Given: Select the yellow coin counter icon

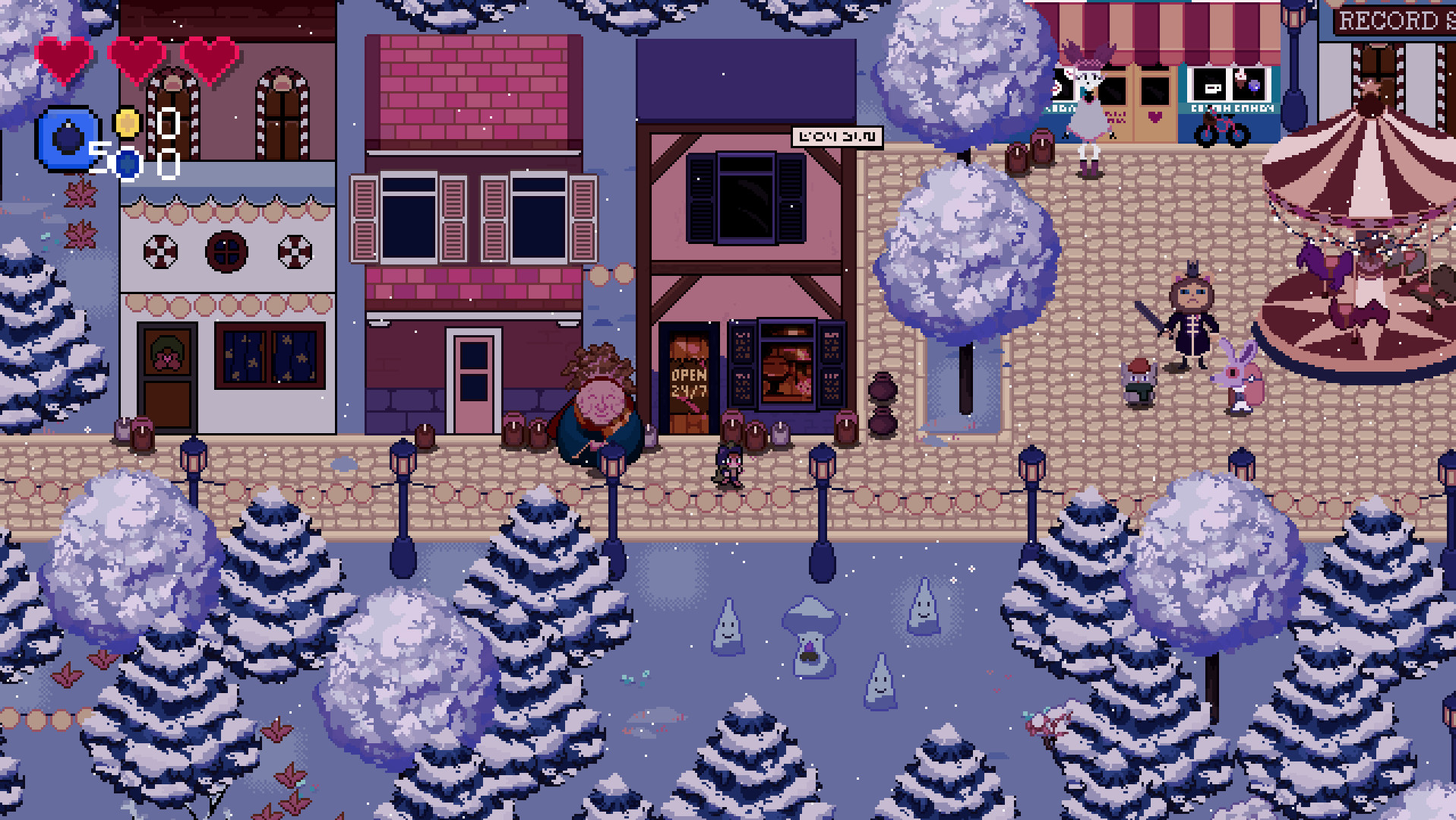Looking at the screenshot, I should [126, 123].
